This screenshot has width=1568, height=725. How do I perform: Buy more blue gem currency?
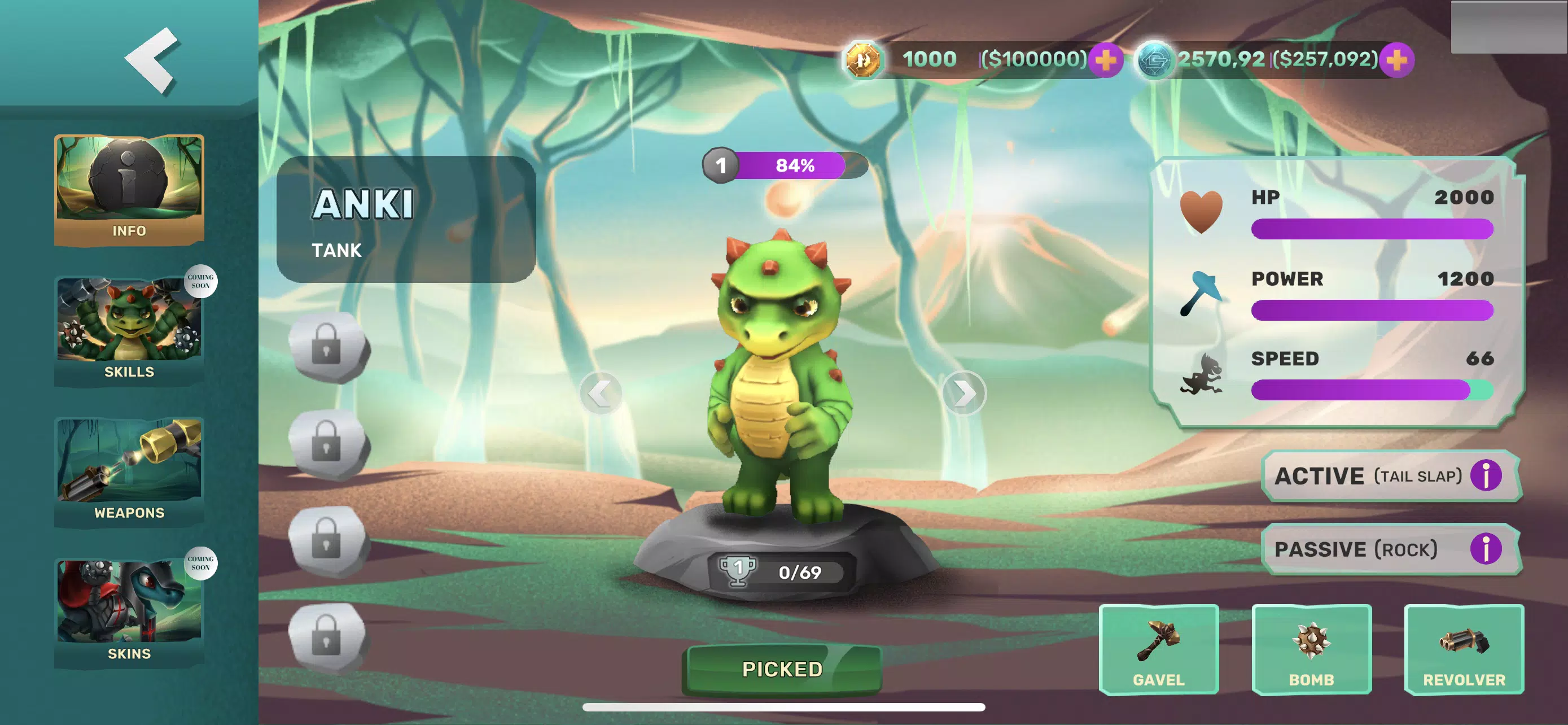1396,60
